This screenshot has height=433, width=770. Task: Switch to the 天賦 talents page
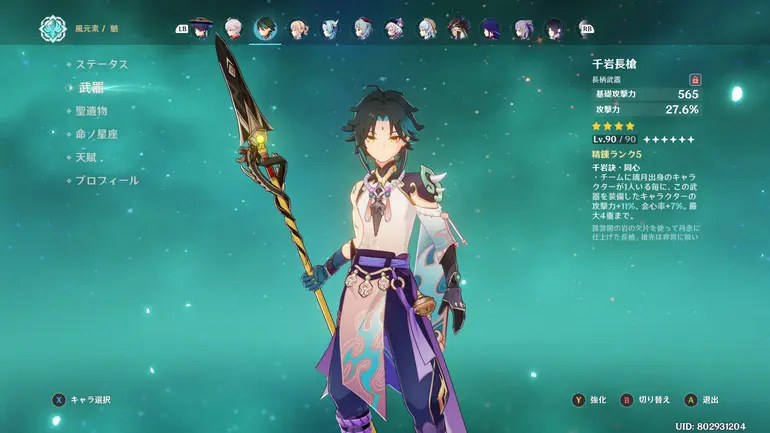(x=87, y=157)
